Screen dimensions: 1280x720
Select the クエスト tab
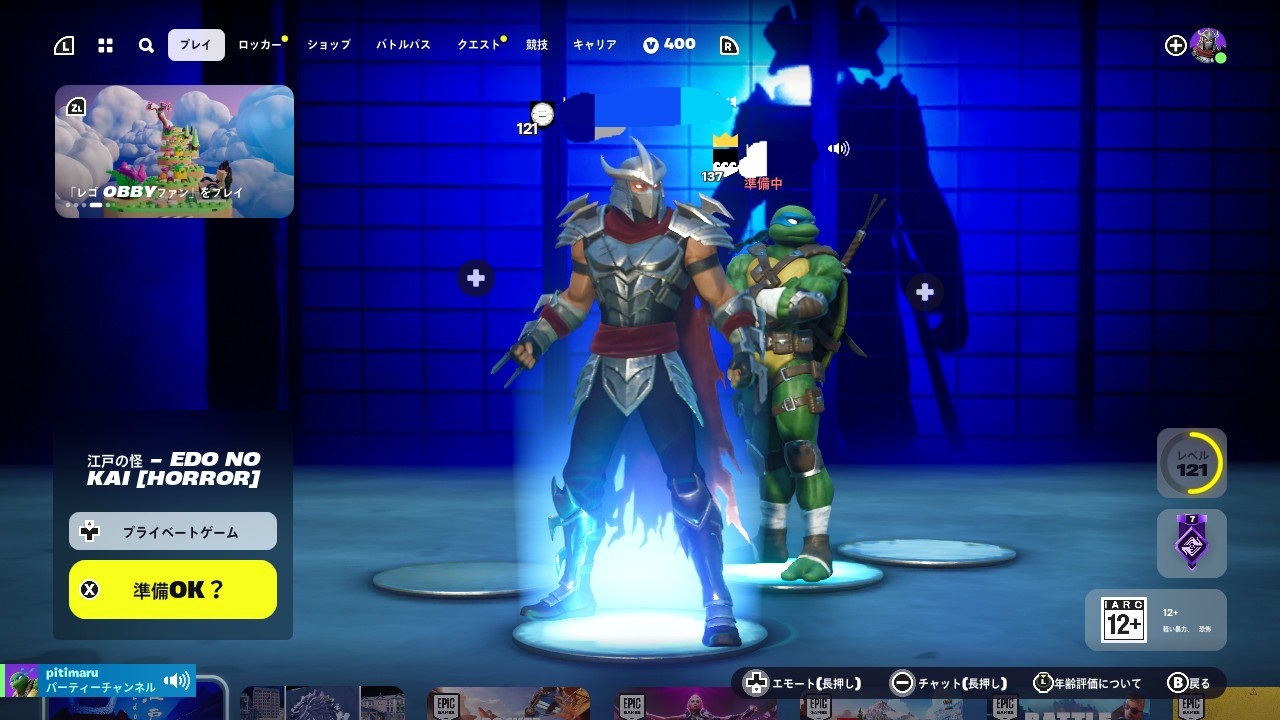coord(479,45)
